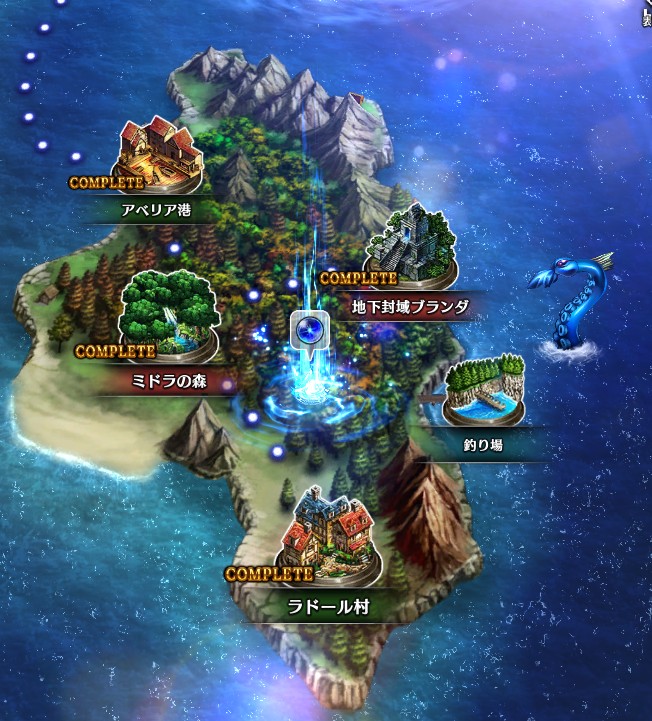The width and height of the screenshot is (652, 721).
Task: Tap the blue orb map marker
Action: coord(309,329)
